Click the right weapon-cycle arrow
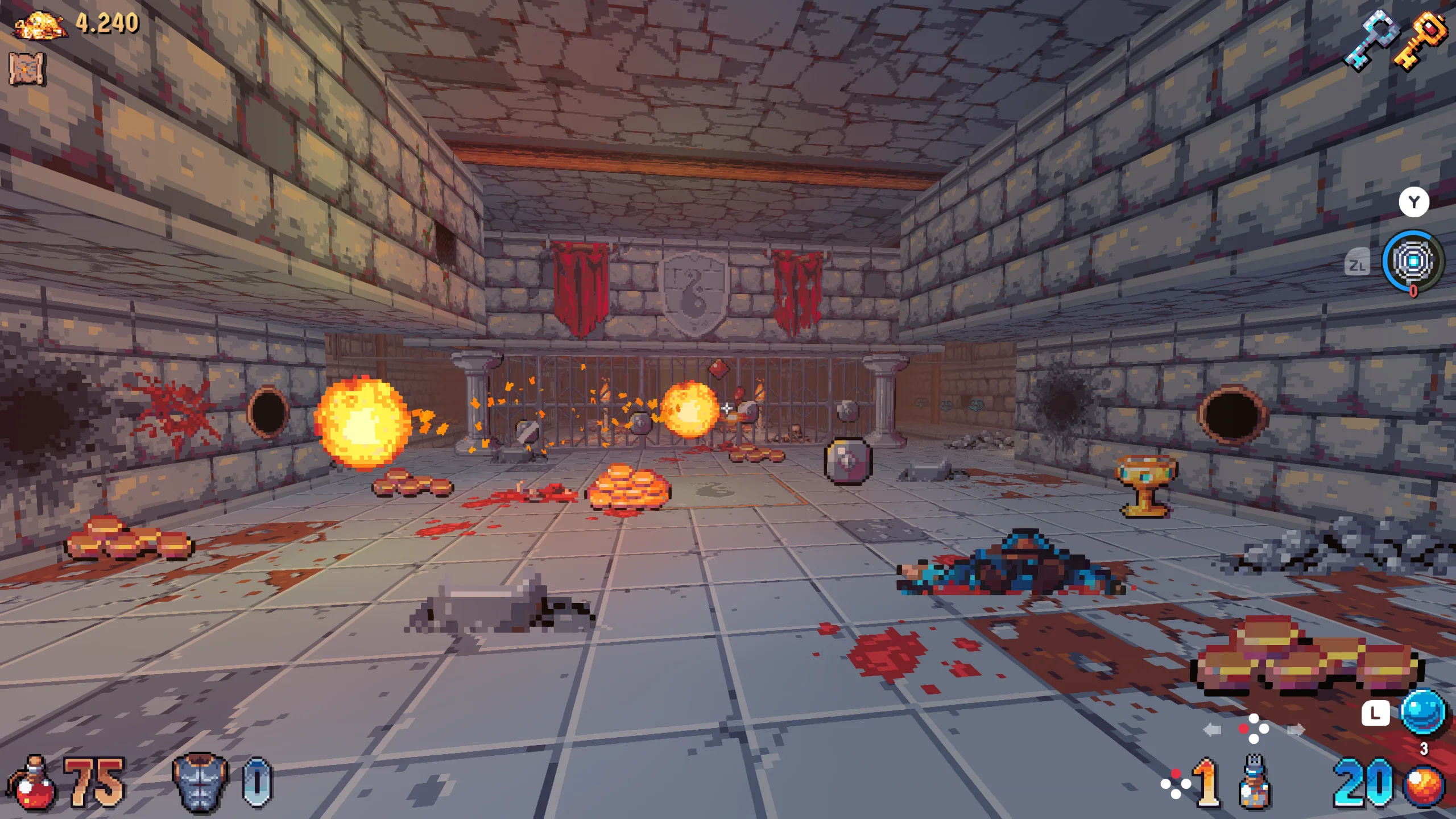Image resolution: width=1456 pixels, height=819 pixels. click(x=1296, y=730)
